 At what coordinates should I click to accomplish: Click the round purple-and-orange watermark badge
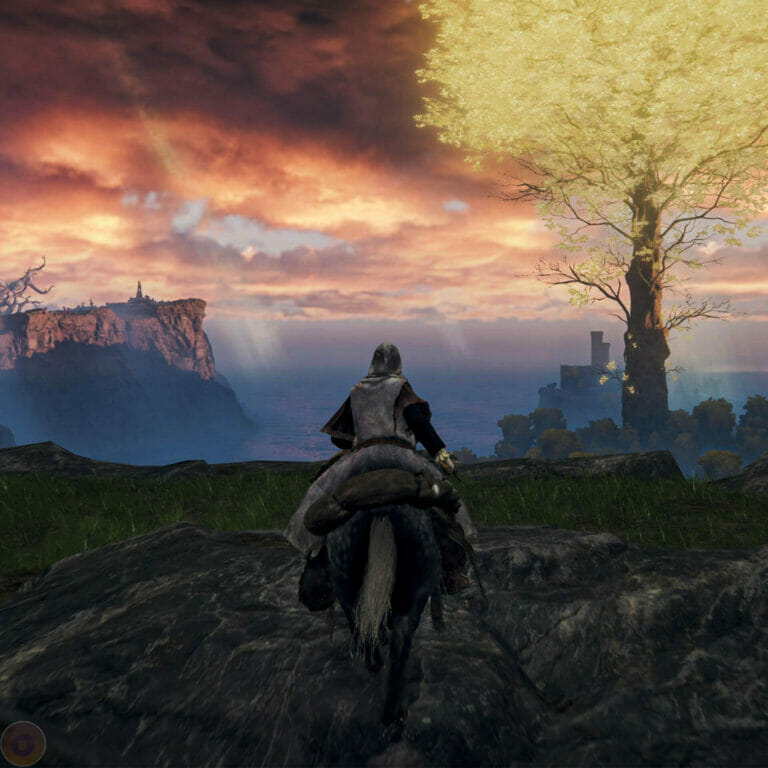coord(23,743)
